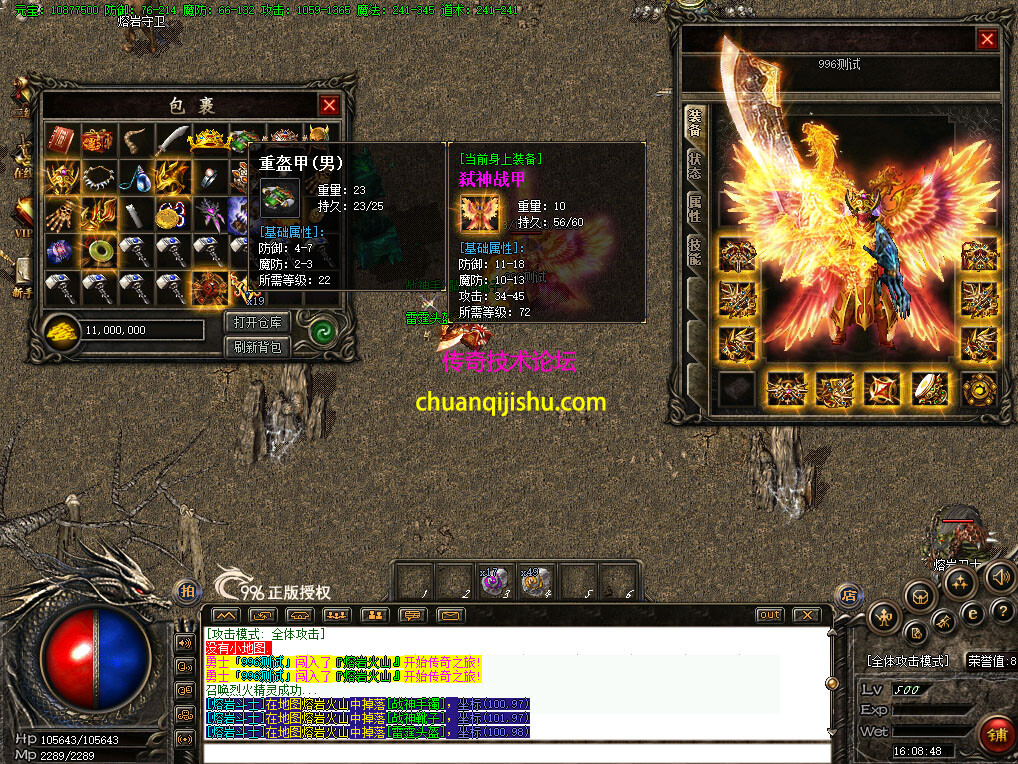Click the green swirl button in bag

coord(321,332)
